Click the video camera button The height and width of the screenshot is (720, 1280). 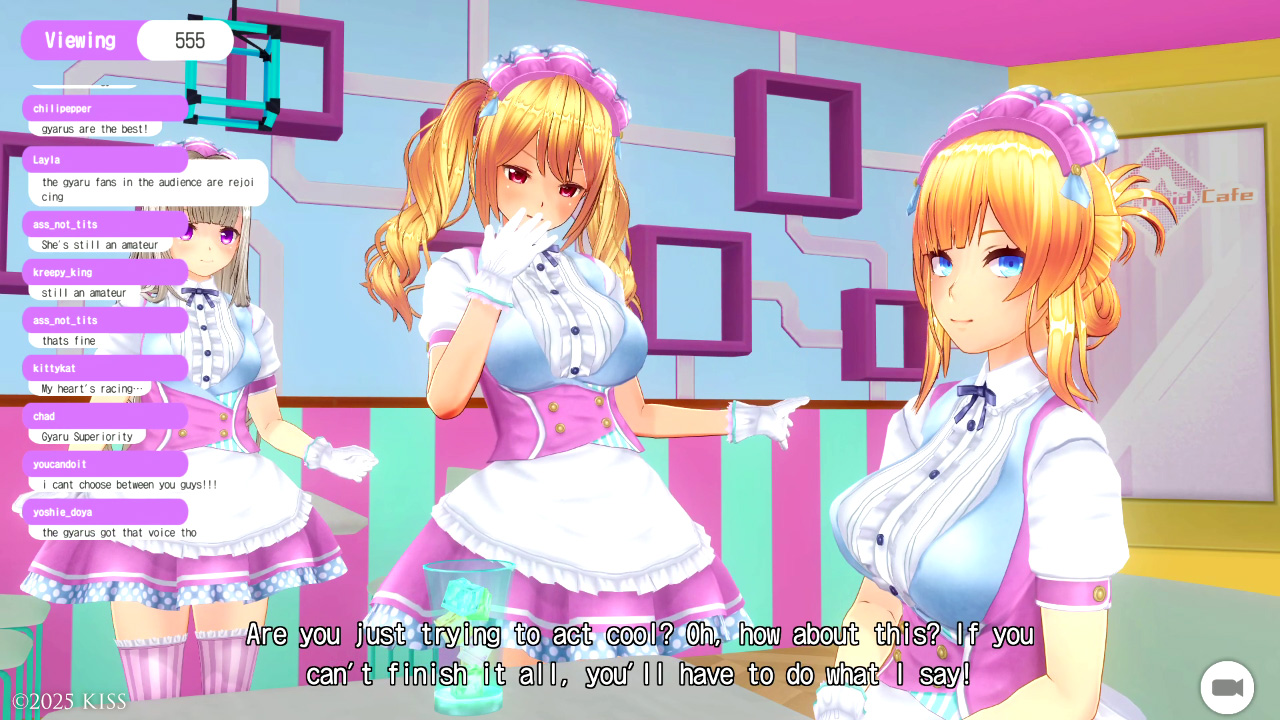[1227, 687]
